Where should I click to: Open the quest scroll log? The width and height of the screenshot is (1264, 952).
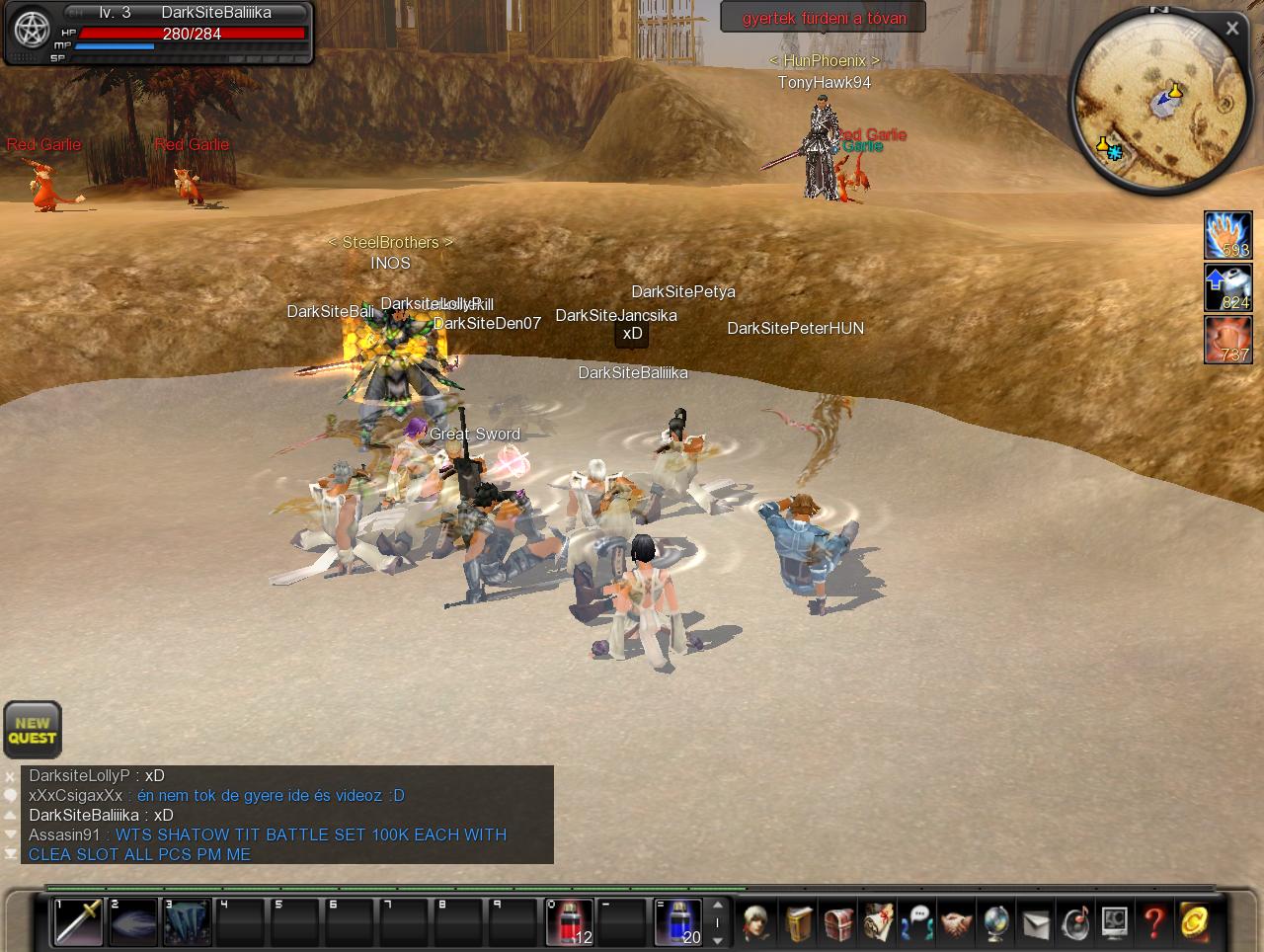tap(878, 923)
